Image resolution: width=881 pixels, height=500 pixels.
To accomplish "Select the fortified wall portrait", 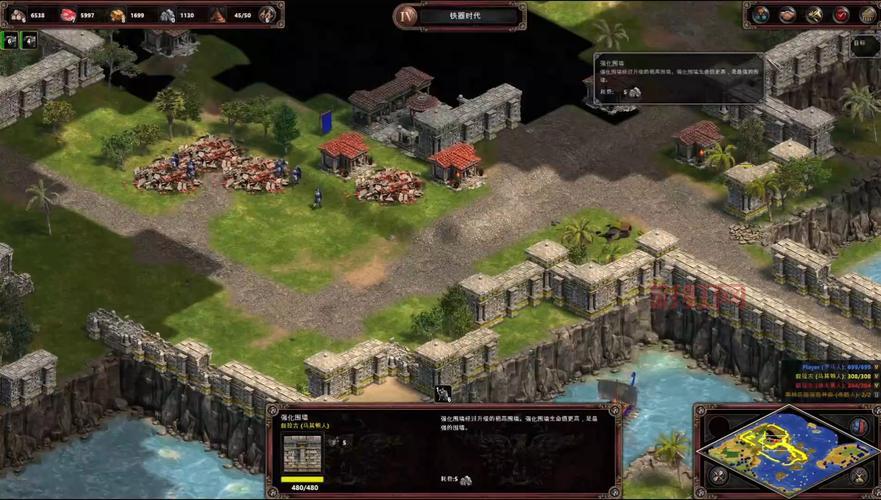I will [x=302, y=453].
